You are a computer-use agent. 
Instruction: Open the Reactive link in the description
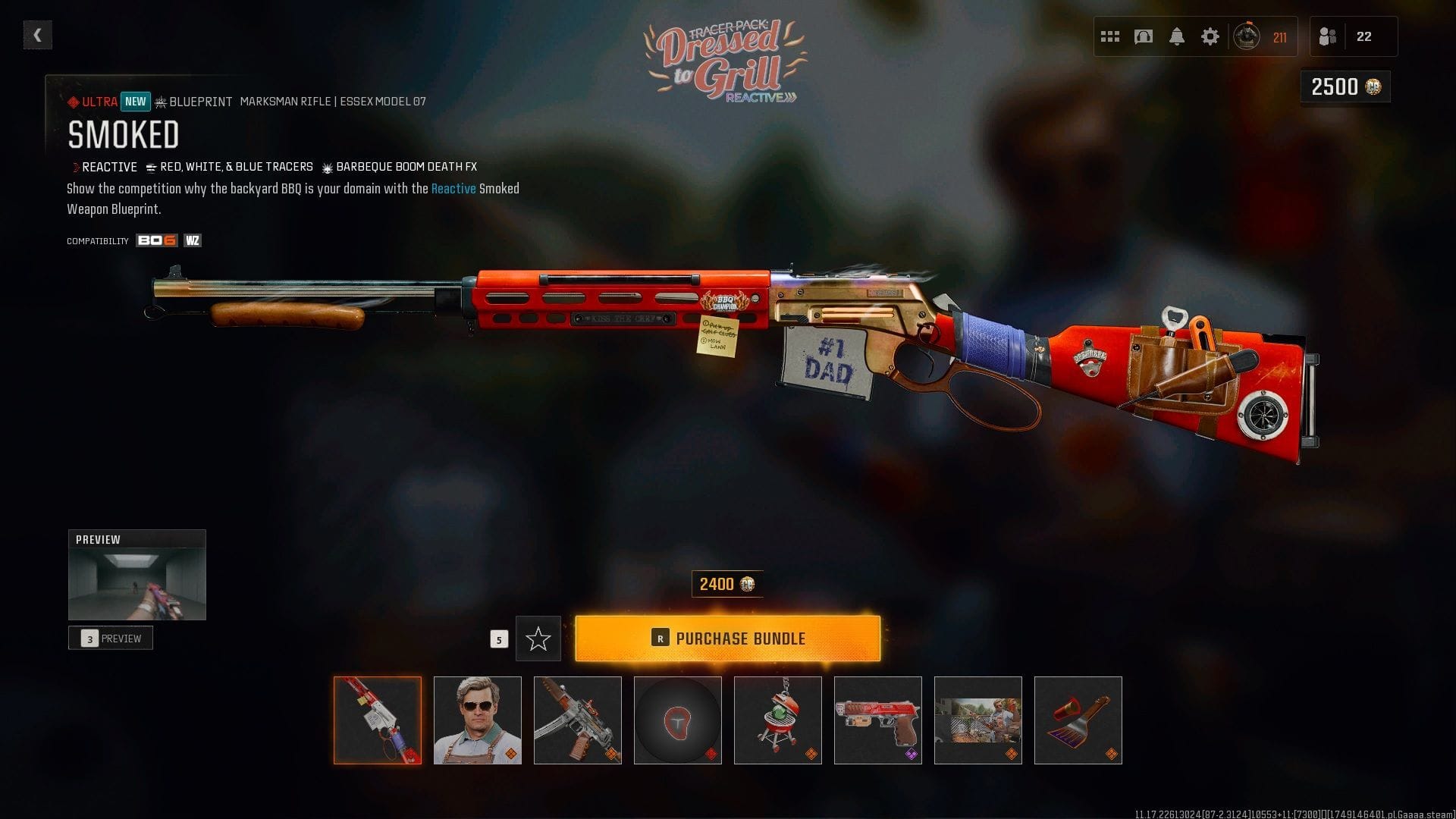click(453, 189)
